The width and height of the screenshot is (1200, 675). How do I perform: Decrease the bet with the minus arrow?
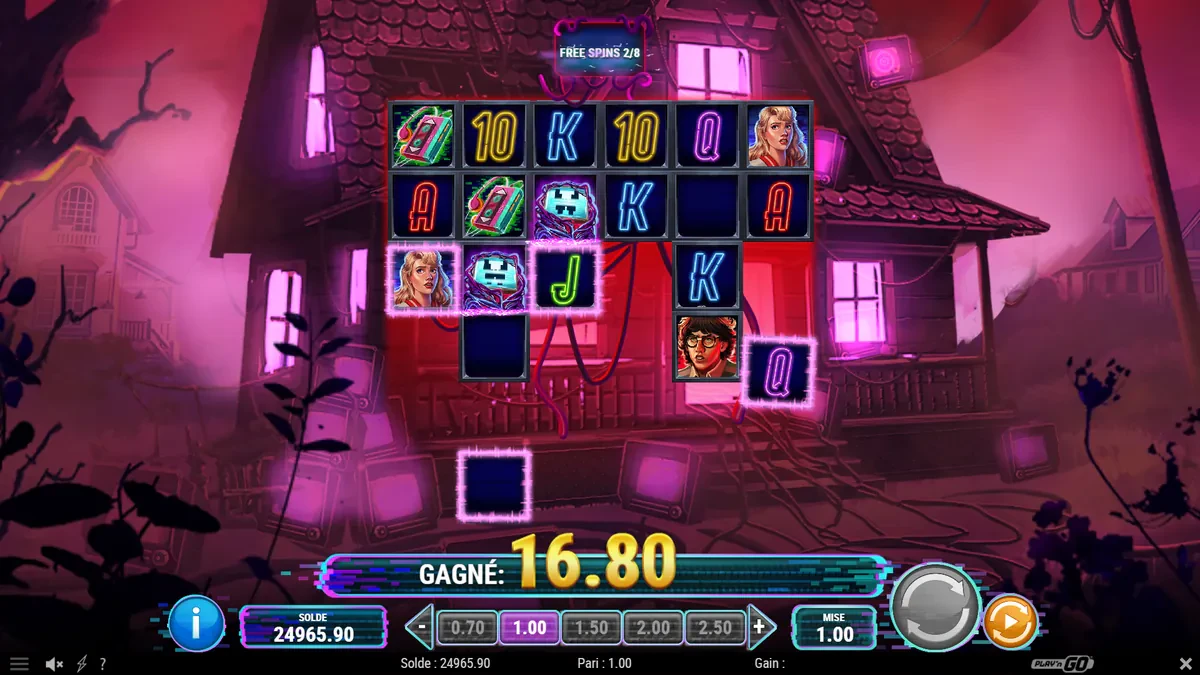[421, 628]
